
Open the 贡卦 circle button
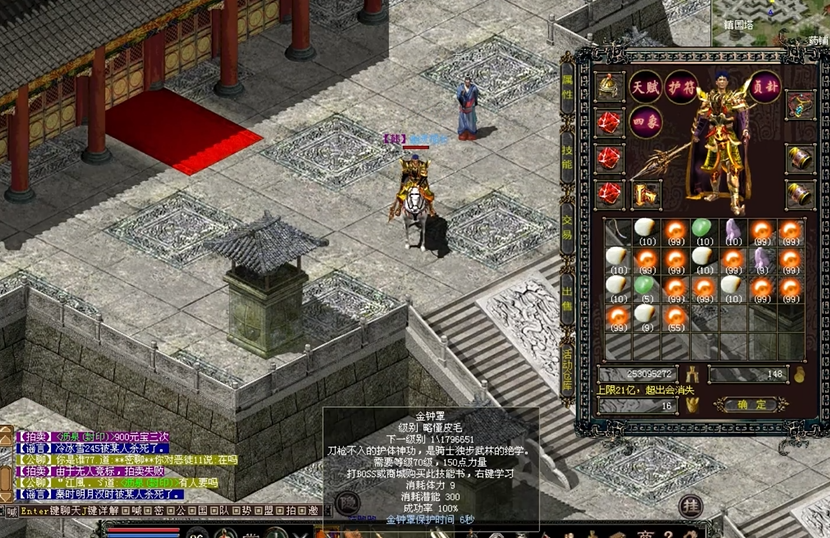[765, 86]
